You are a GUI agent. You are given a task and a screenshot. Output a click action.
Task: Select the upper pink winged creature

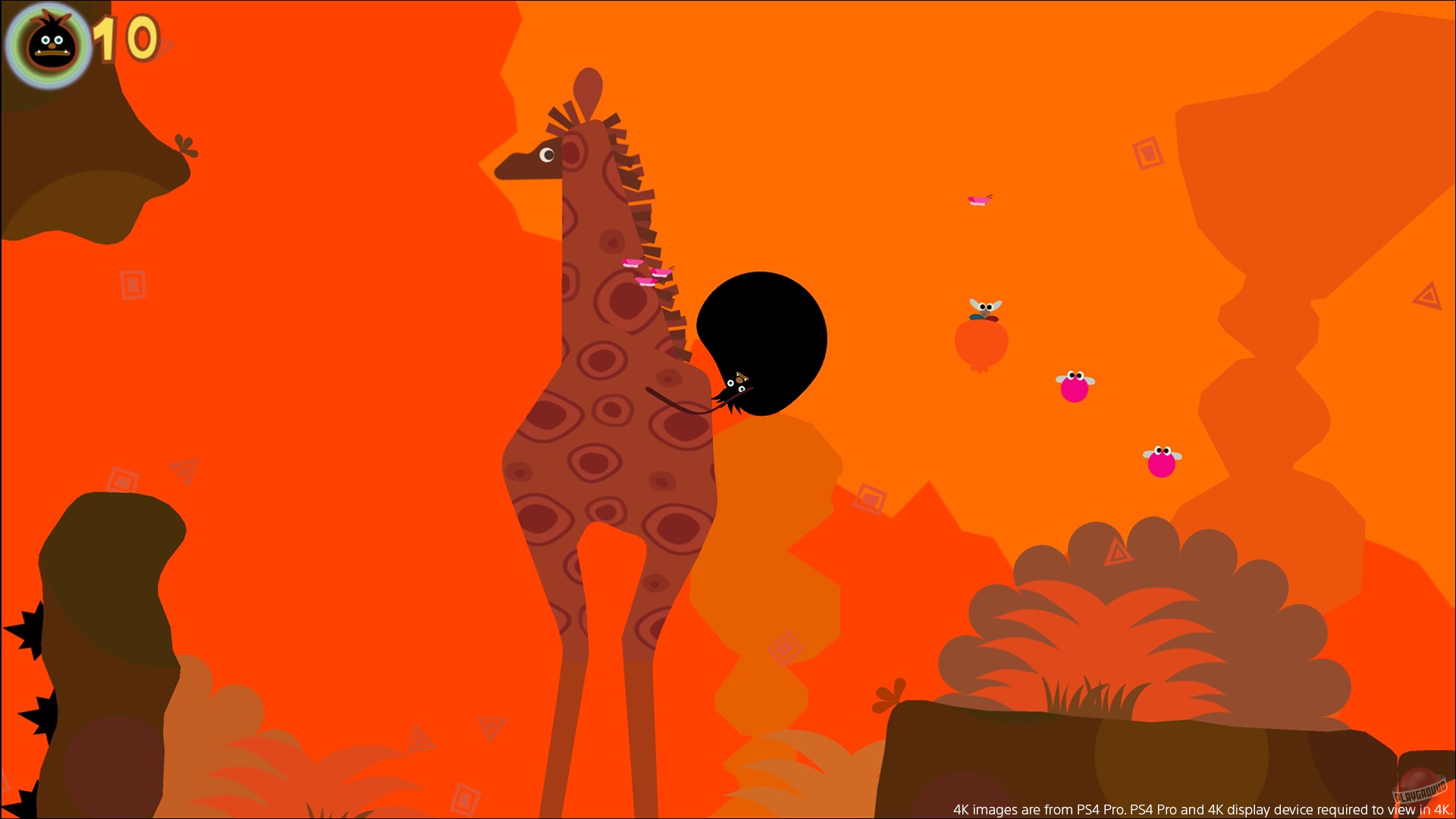pos(1073,385)
